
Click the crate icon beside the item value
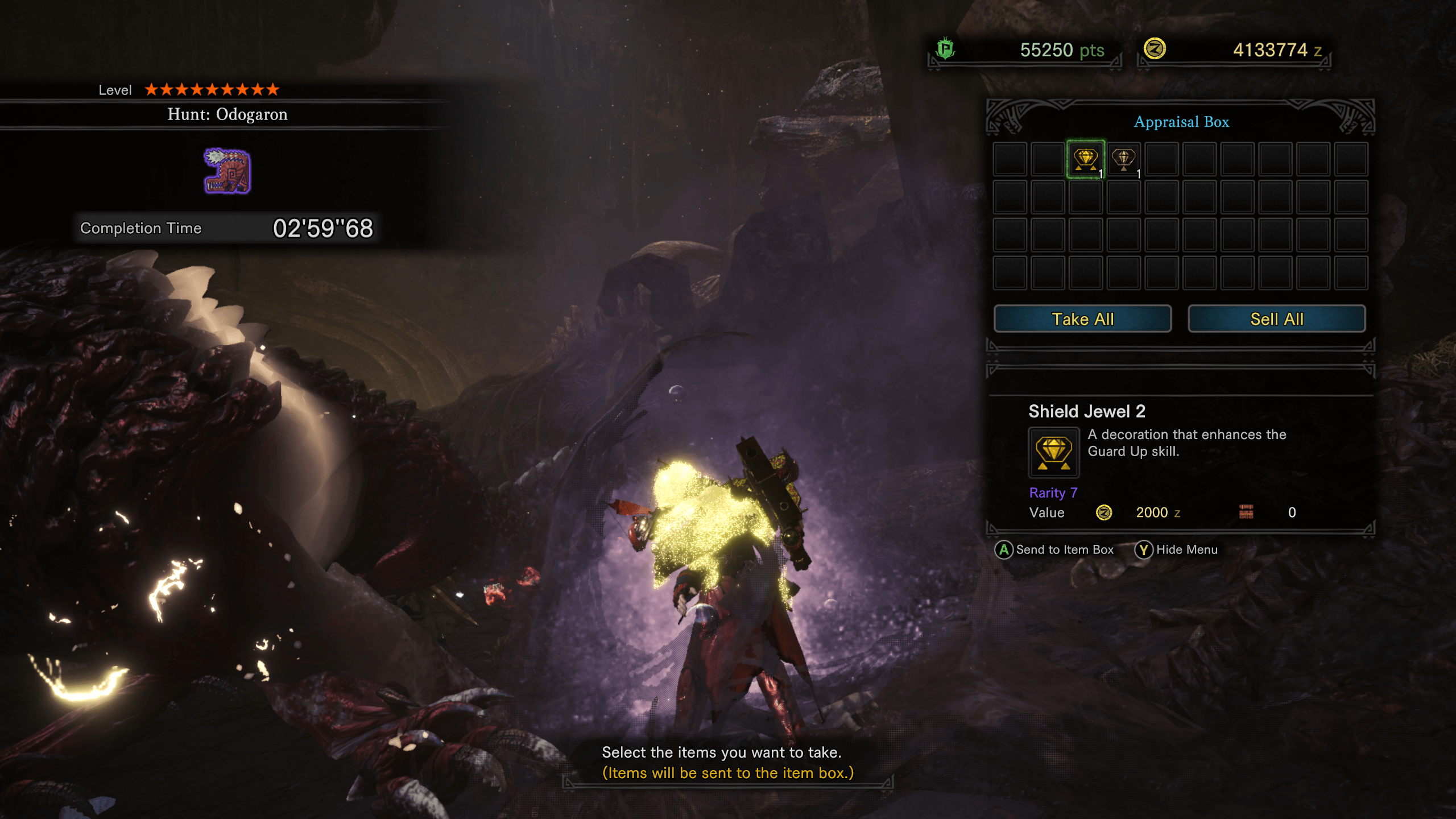[x=1246, y=512]
